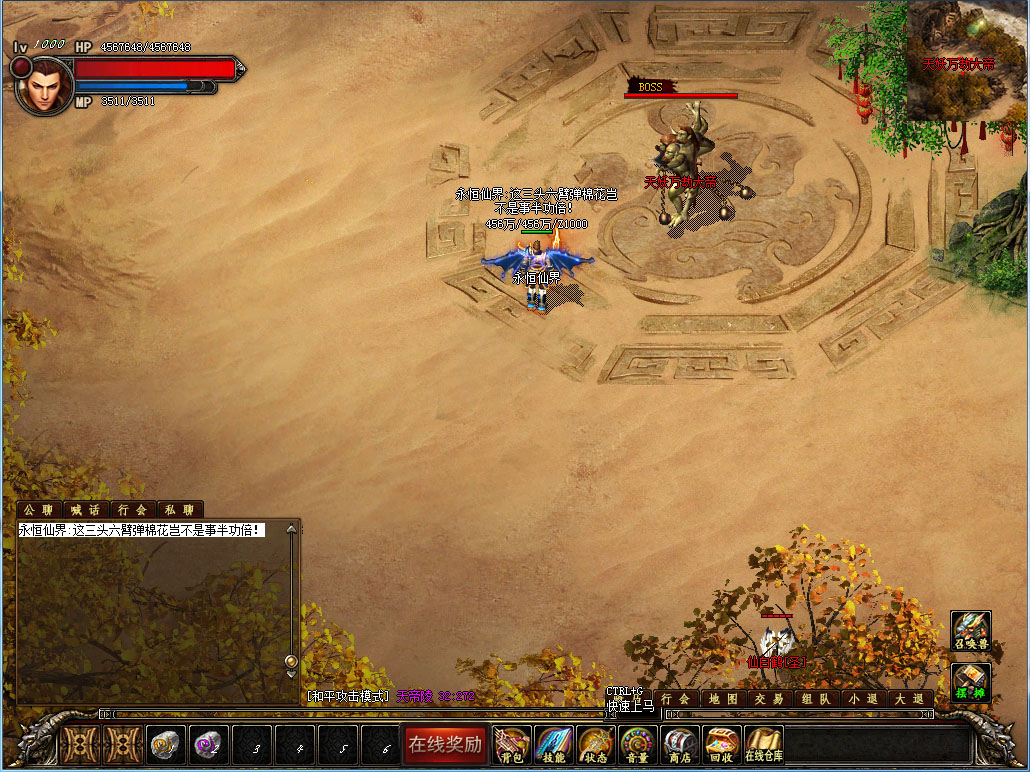1030x772 pixels.
Task: Switch to the 私聊 private chat tab
Action: (x=179, y=510)
